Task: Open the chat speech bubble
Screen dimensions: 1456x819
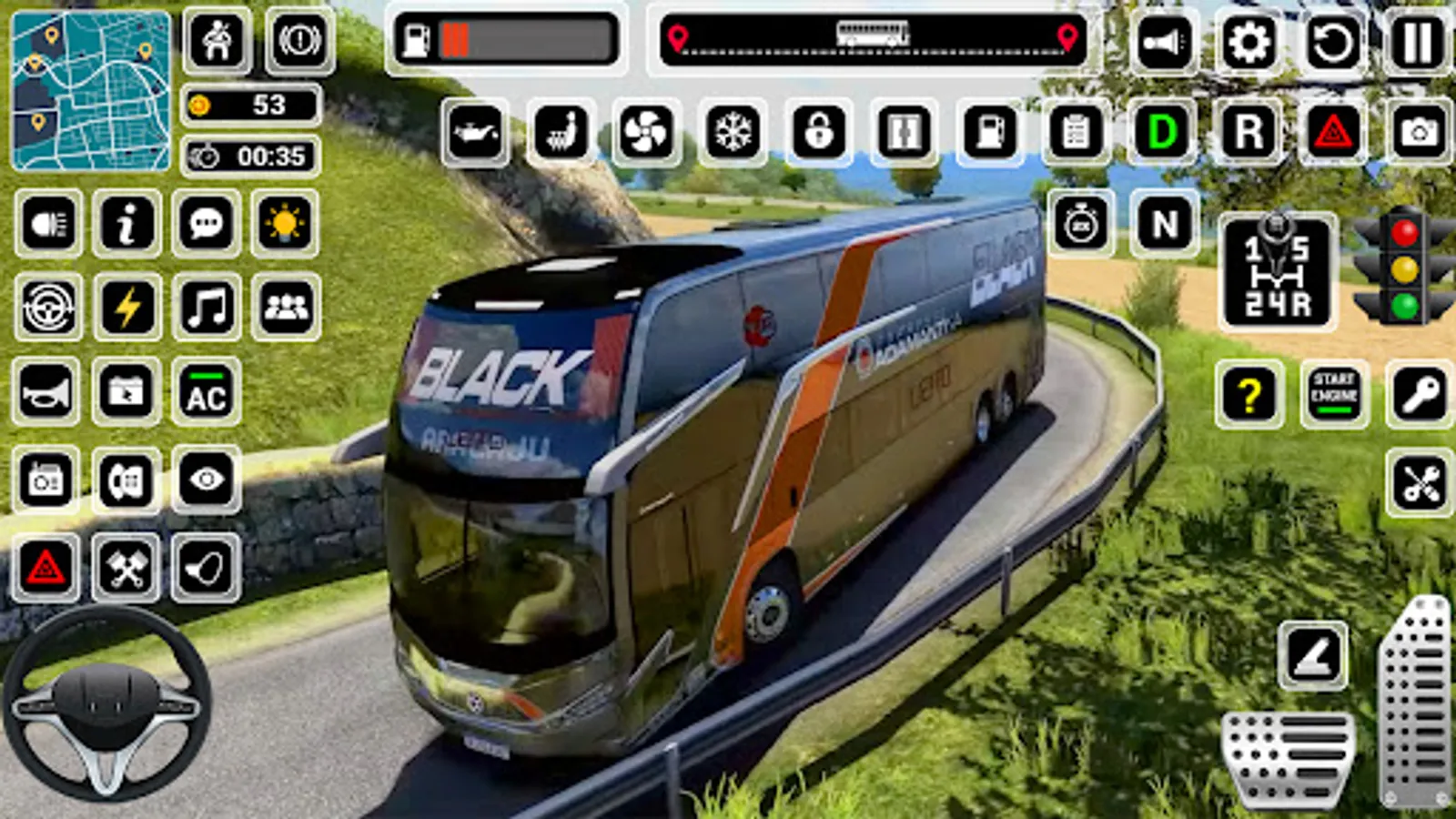Action: coord(207,223)
